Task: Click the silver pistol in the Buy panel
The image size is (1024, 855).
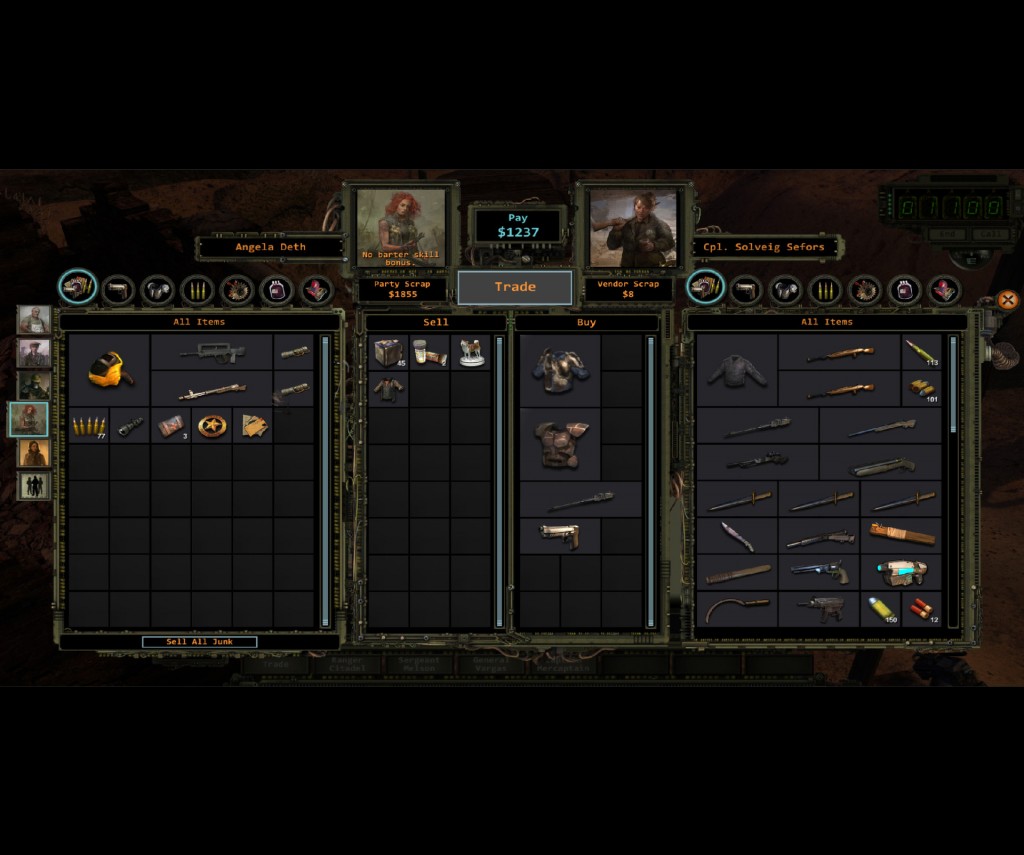Action: point(560,536)
